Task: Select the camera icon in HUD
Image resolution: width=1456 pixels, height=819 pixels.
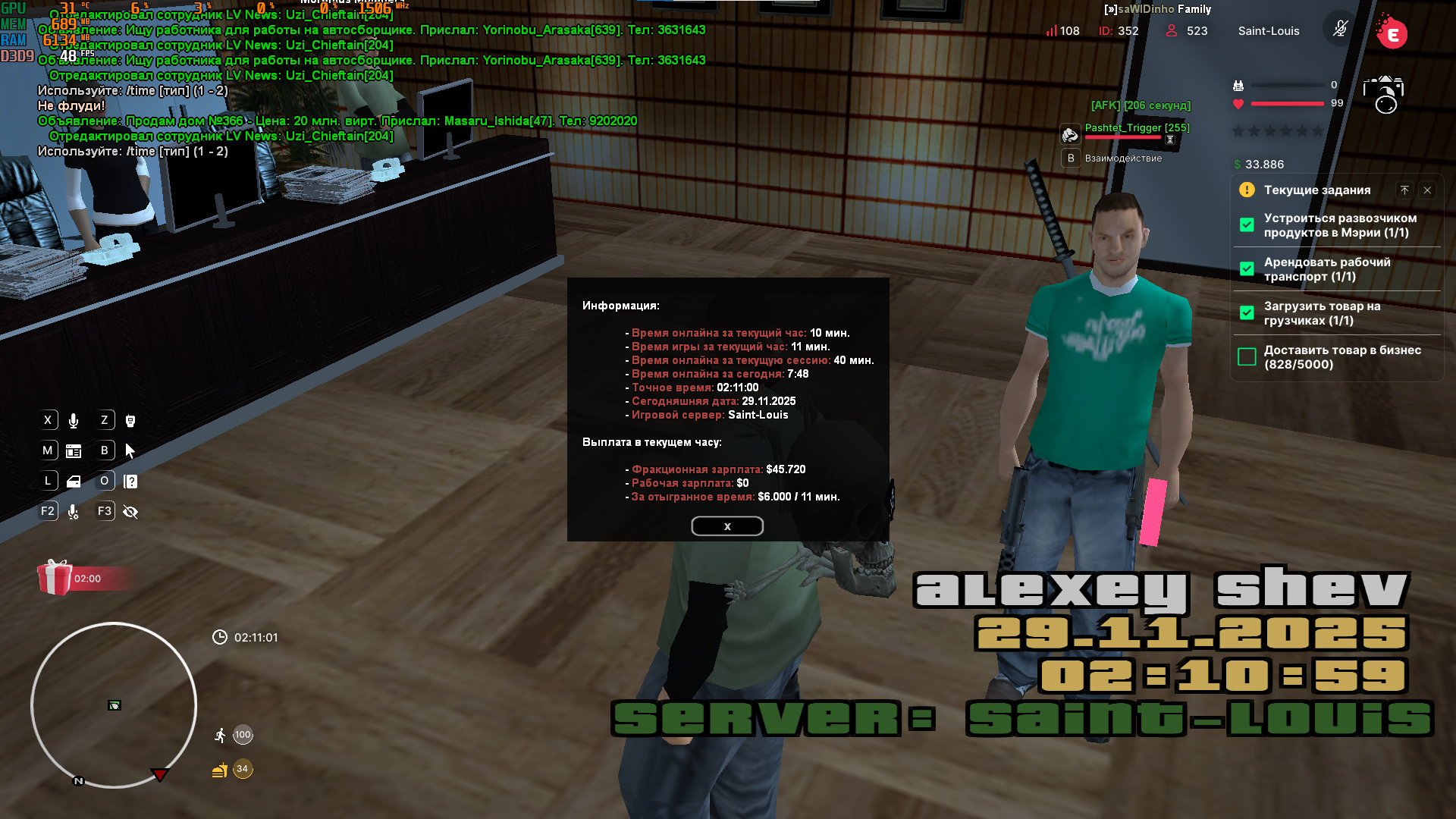Action: (x=1383, y=94)
